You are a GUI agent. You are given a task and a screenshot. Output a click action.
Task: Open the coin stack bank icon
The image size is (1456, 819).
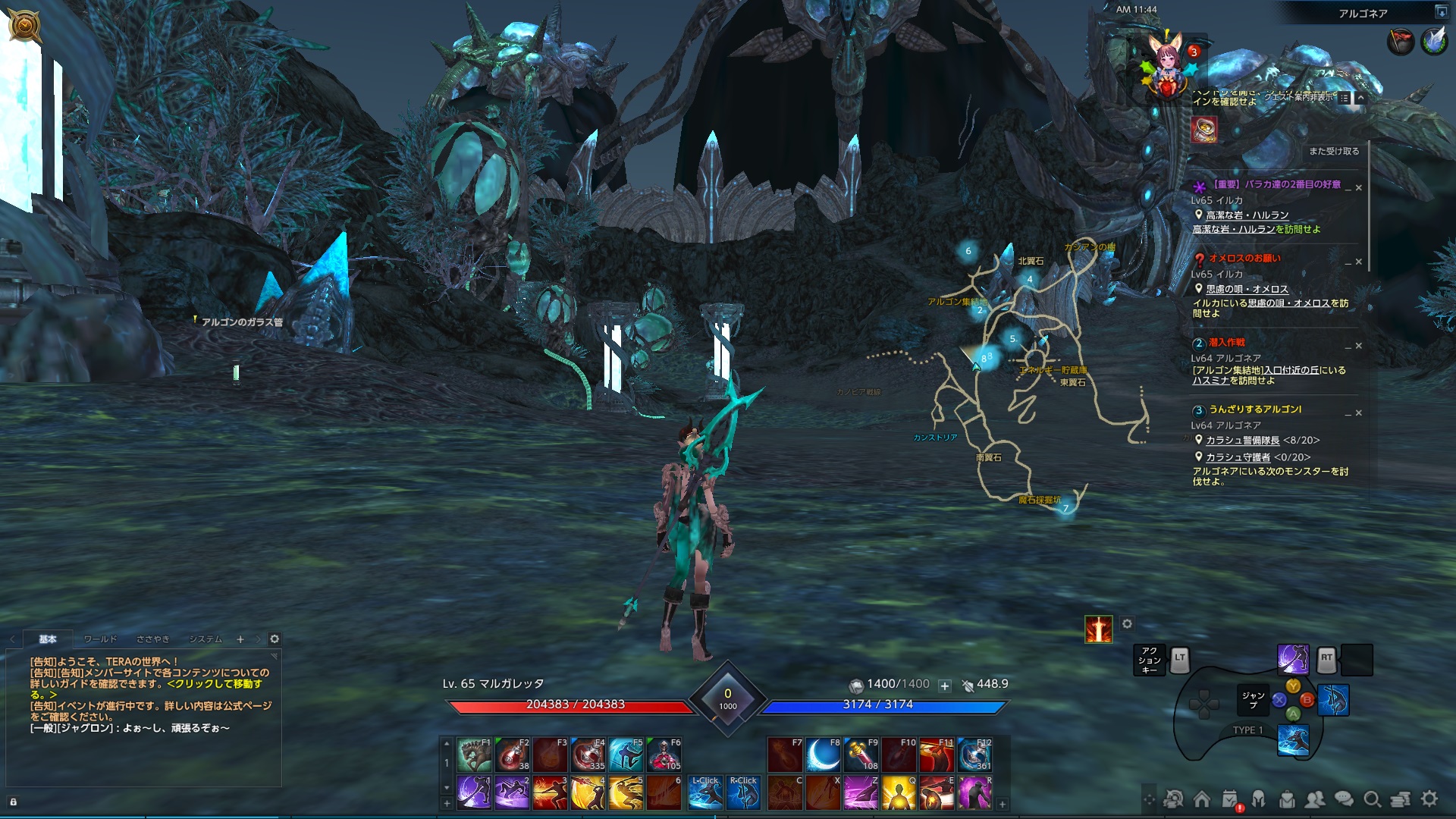point(1401,800)
